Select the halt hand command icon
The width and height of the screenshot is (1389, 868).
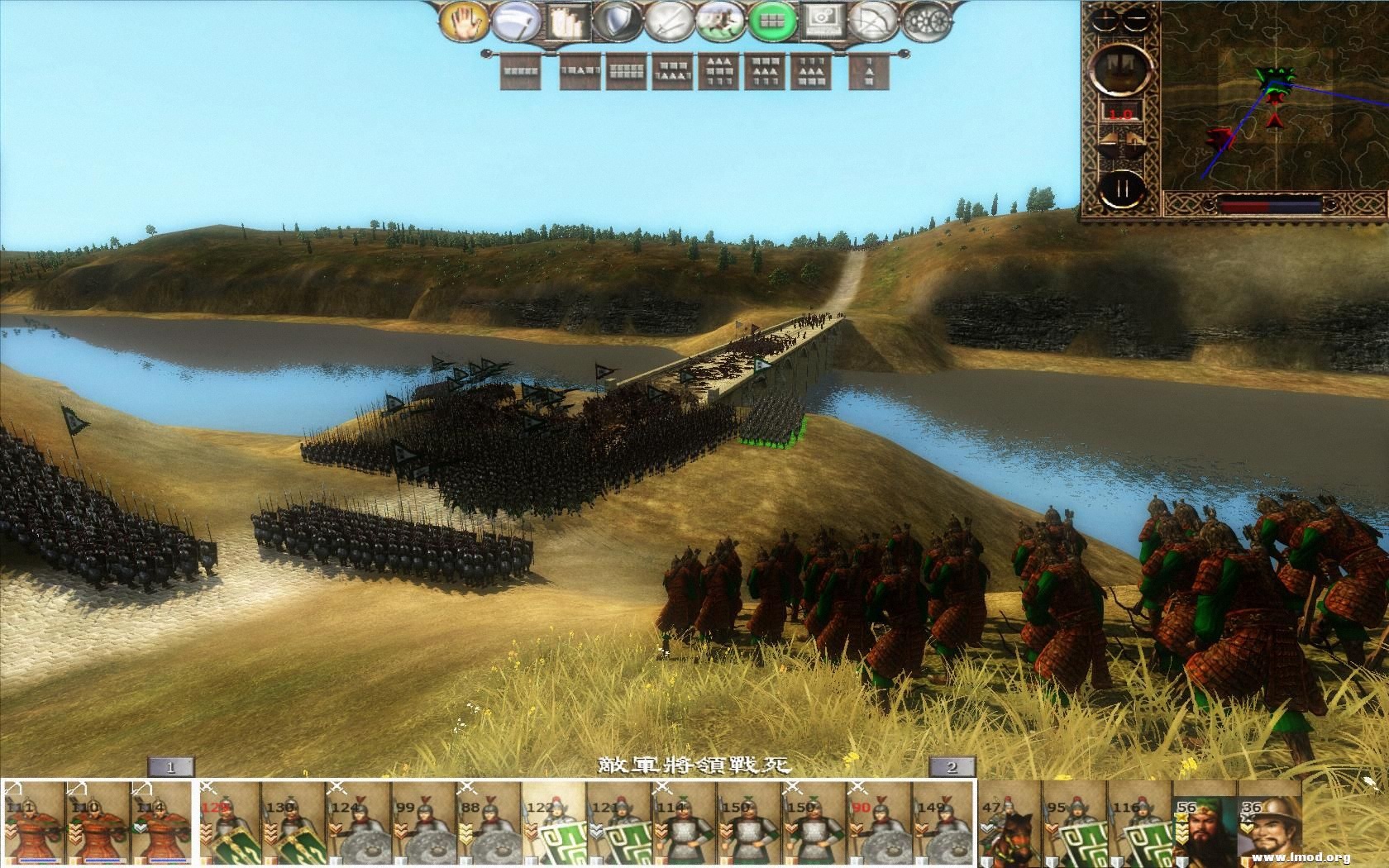(x=463, y=21)
